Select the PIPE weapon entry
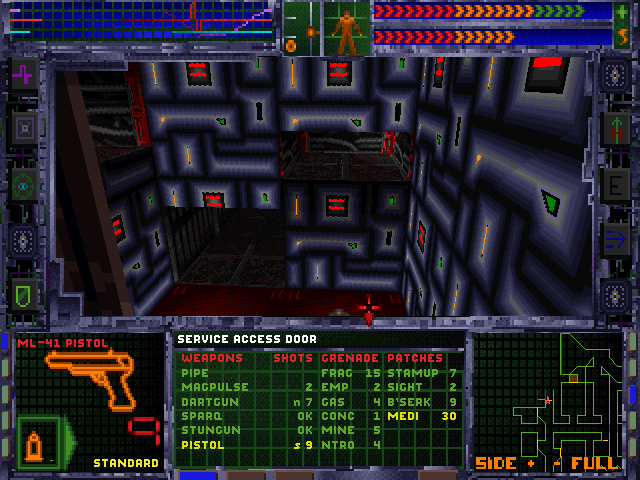640x480 pixels. tap(196, 372)
